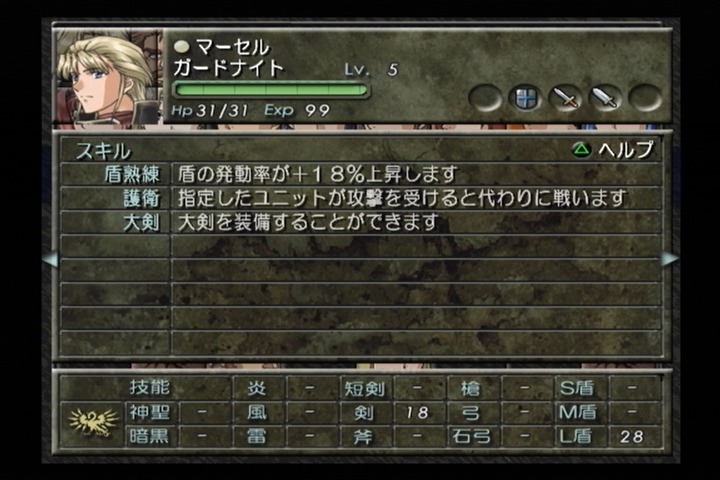Choose the 大剣 skill row
Screen dimensions: 720x480
[360, 222]
